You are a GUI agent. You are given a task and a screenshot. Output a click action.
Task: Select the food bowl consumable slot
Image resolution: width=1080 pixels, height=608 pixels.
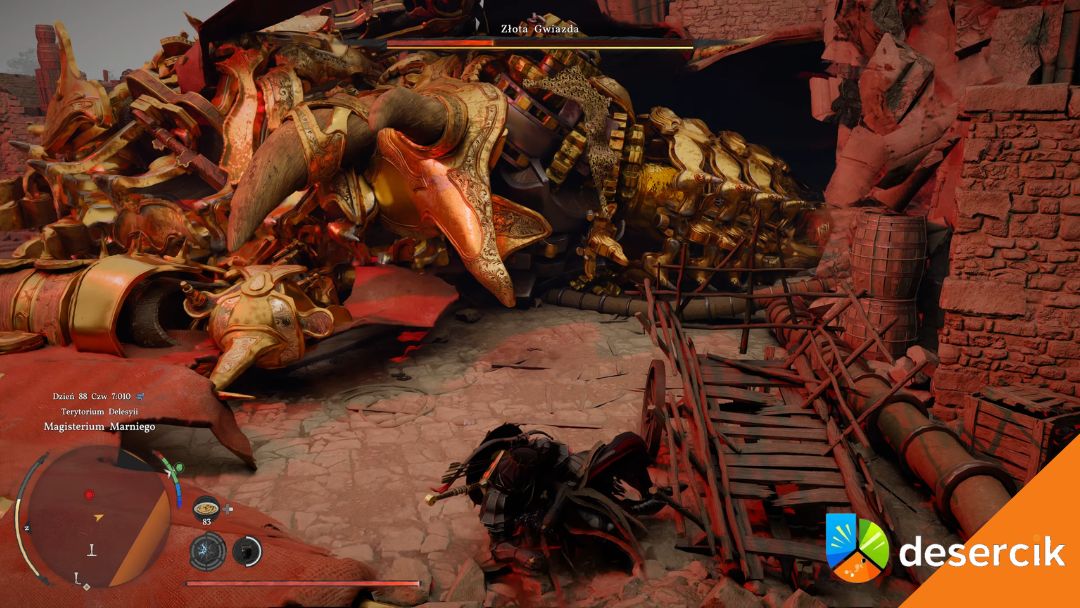[207, 506]
